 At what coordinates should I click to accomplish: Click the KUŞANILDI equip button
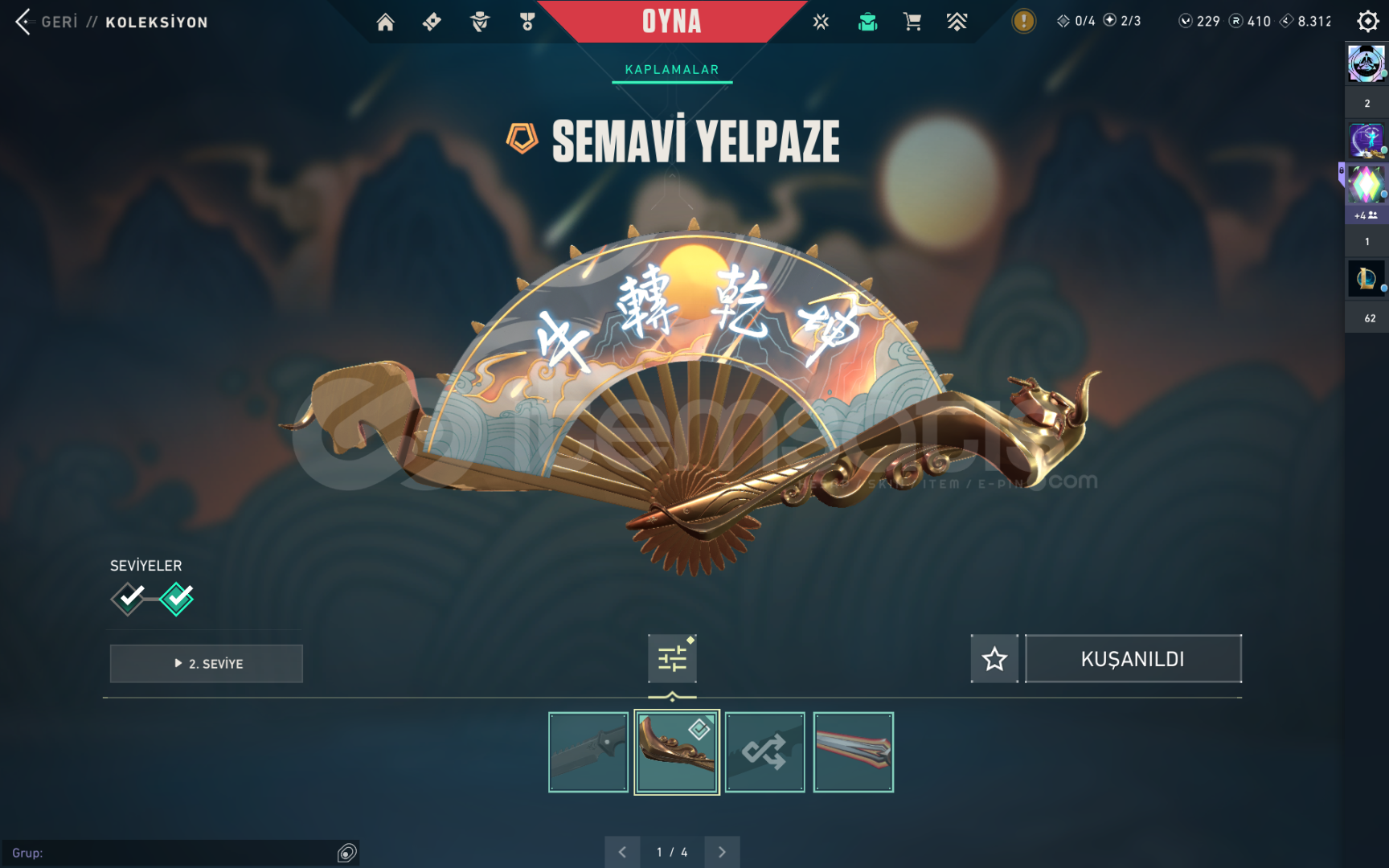[x=1133, y=659]
